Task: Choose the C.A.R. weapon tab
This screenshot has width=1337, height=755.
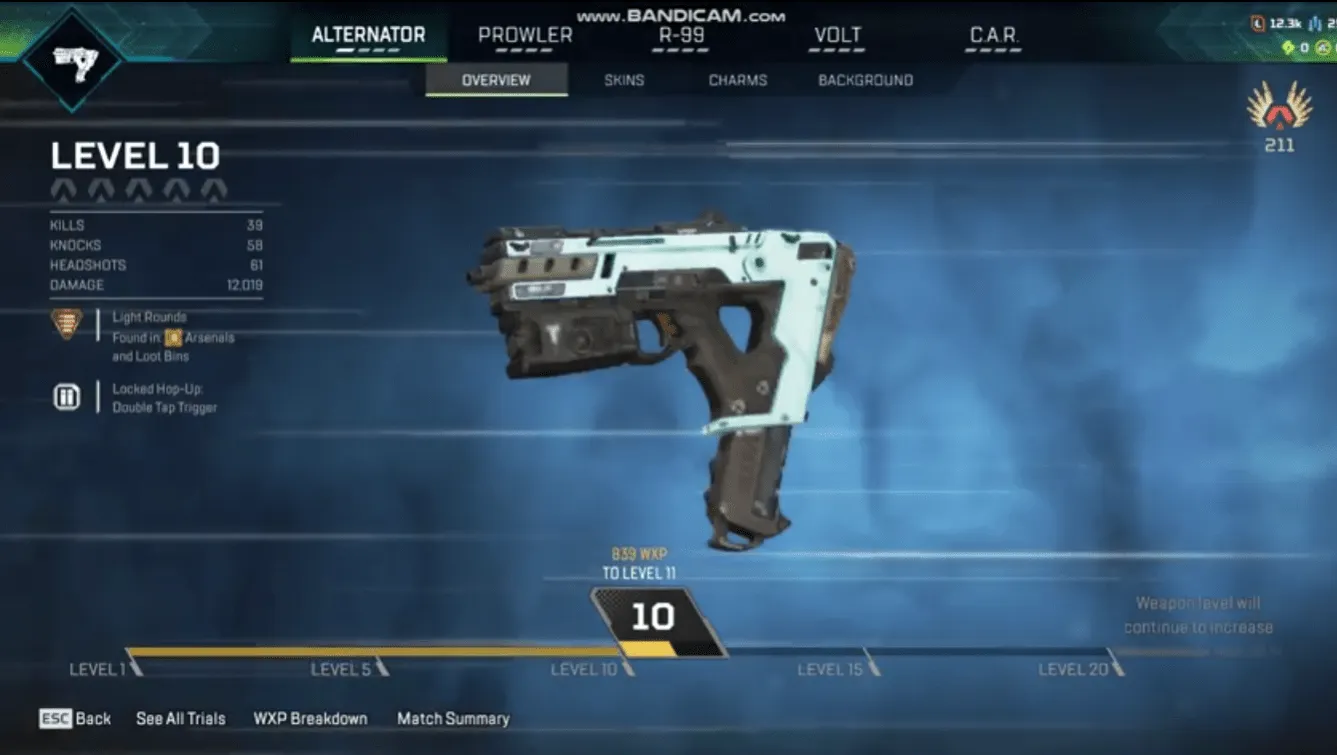Action: click(x=993, y=36)
